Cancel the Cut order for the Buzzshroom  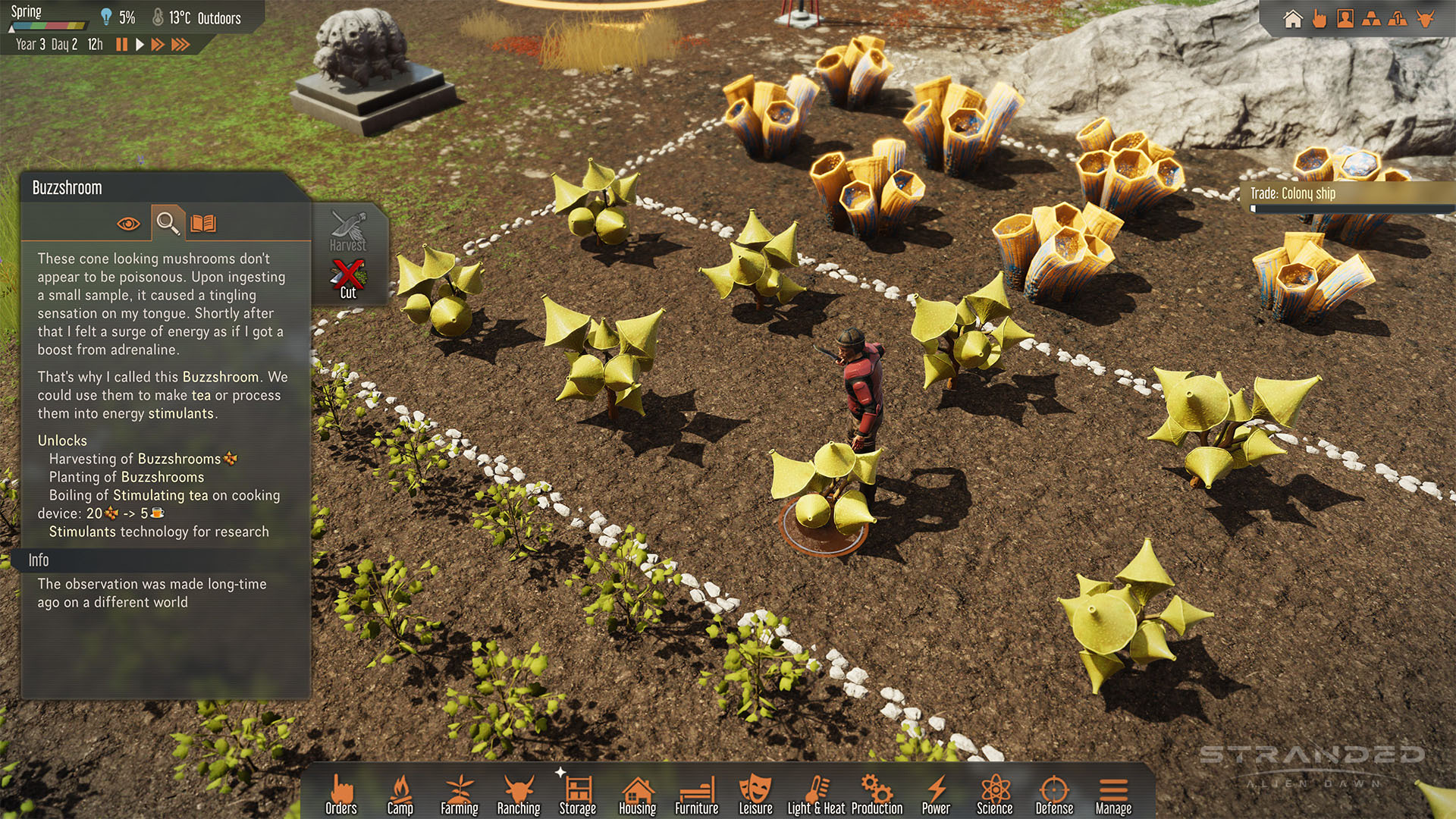[348, 279]
